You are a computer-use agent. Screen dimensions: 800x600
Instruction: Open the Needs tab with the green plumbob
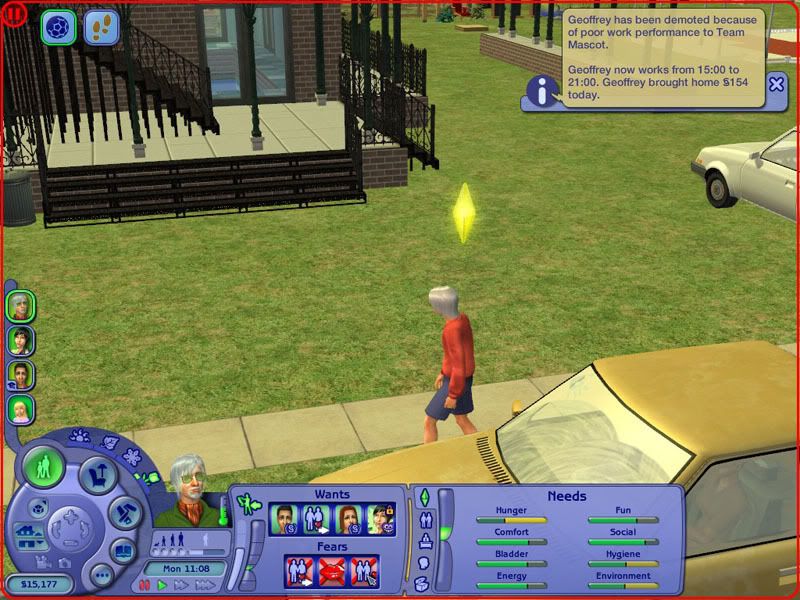pos(423,497)
